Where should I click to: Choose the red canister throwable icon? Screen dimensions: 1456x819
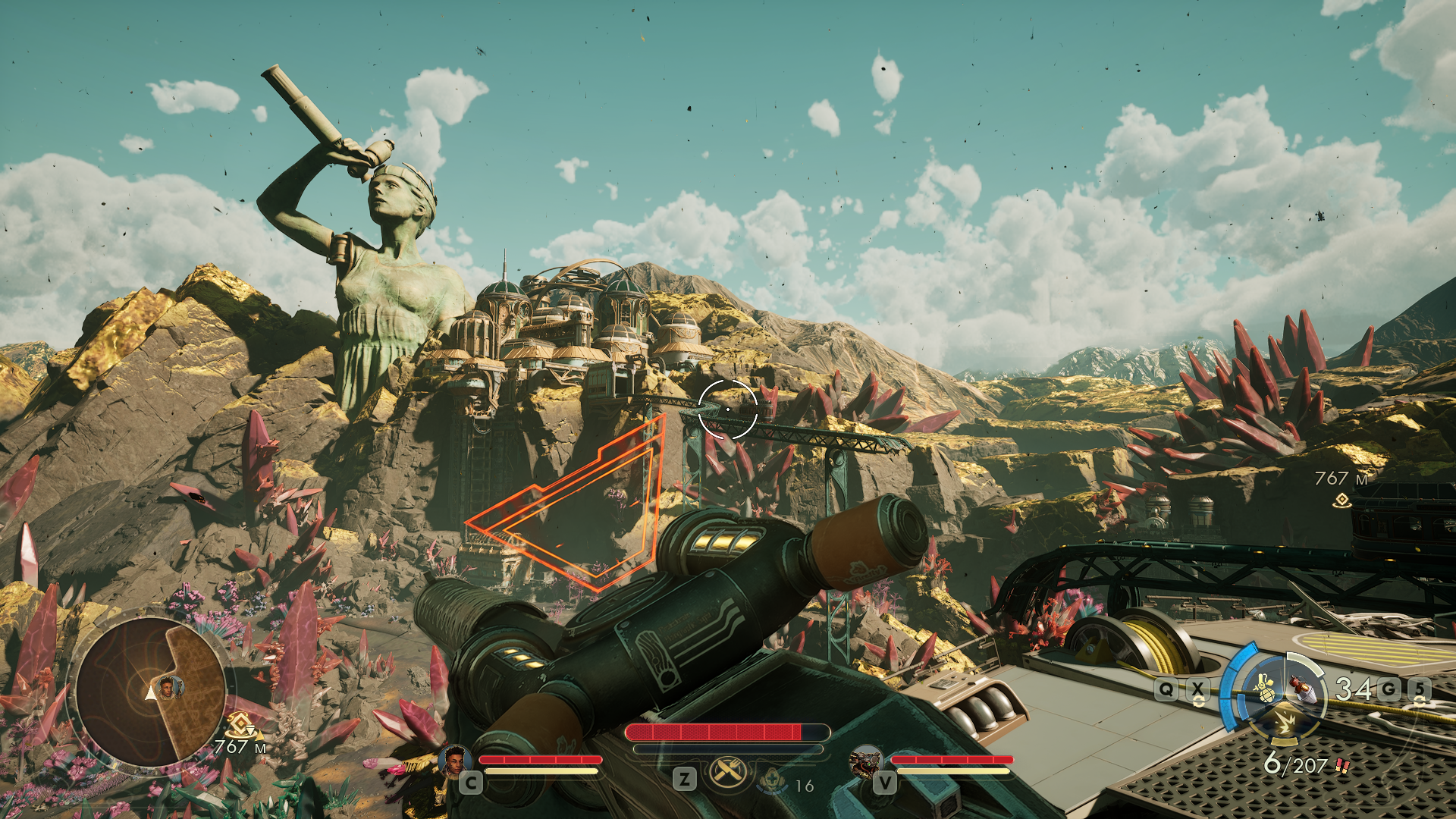tap(1302, 687)
